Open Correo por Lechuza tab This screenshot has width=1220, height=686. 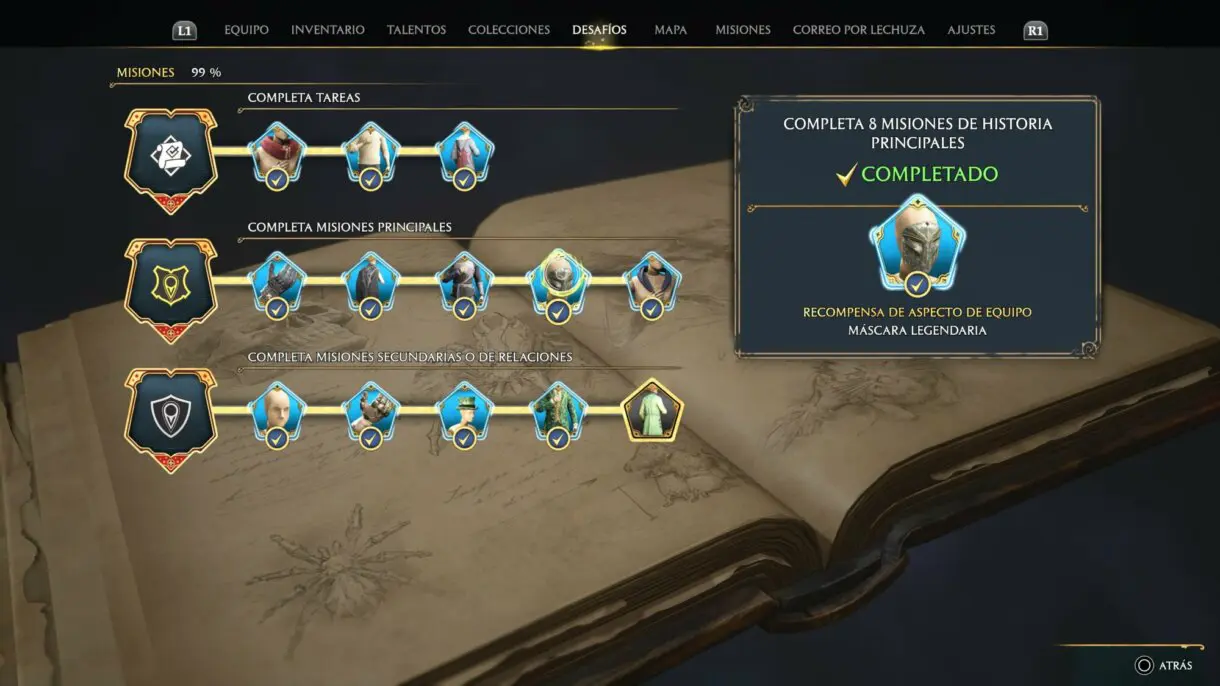click(x=858, y=30)
